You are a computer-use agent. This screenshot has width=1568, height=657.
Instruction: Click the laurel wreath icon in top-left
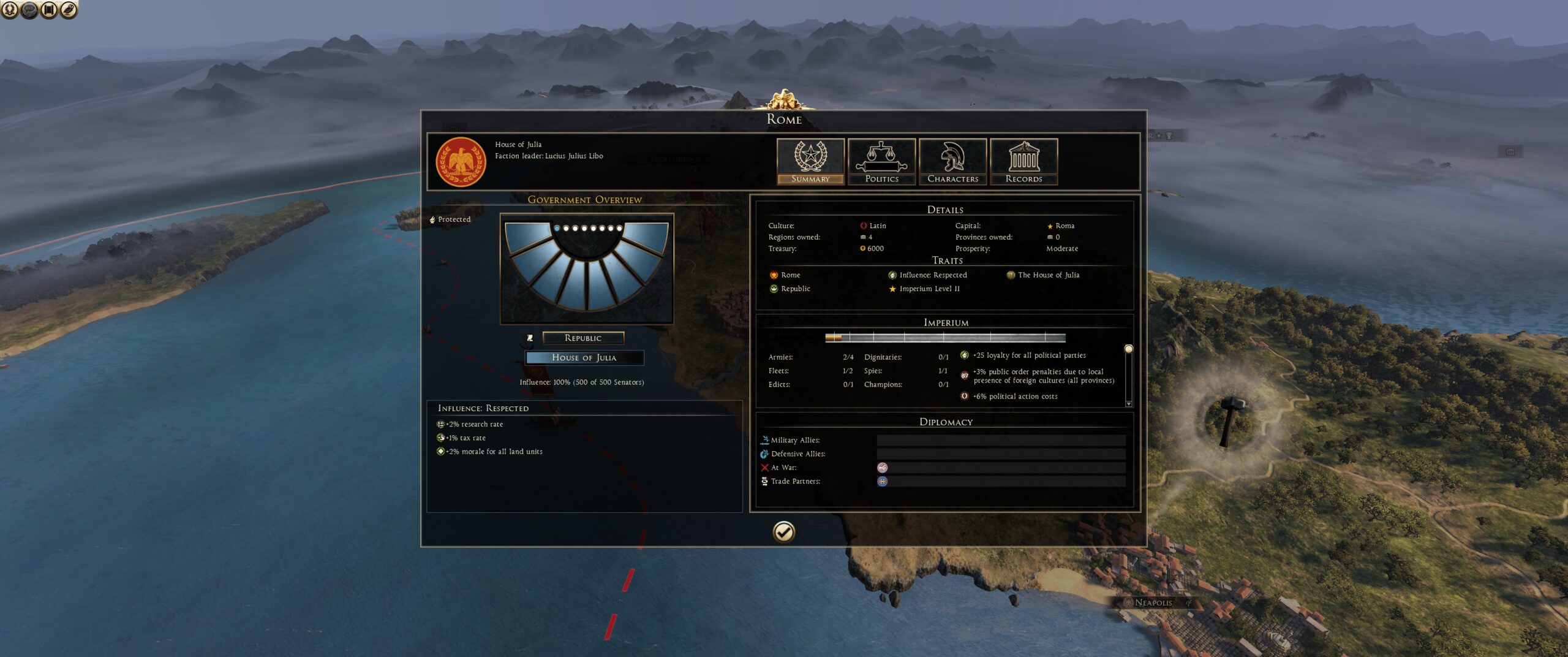point(10,9)
